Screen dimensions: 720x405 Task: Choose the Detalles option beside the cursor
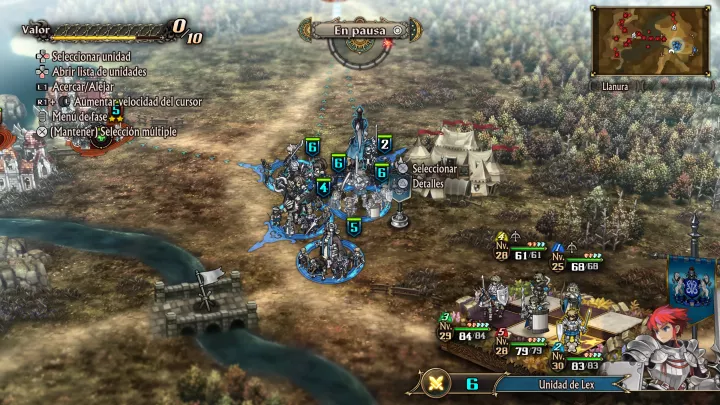tap(426, 185)
